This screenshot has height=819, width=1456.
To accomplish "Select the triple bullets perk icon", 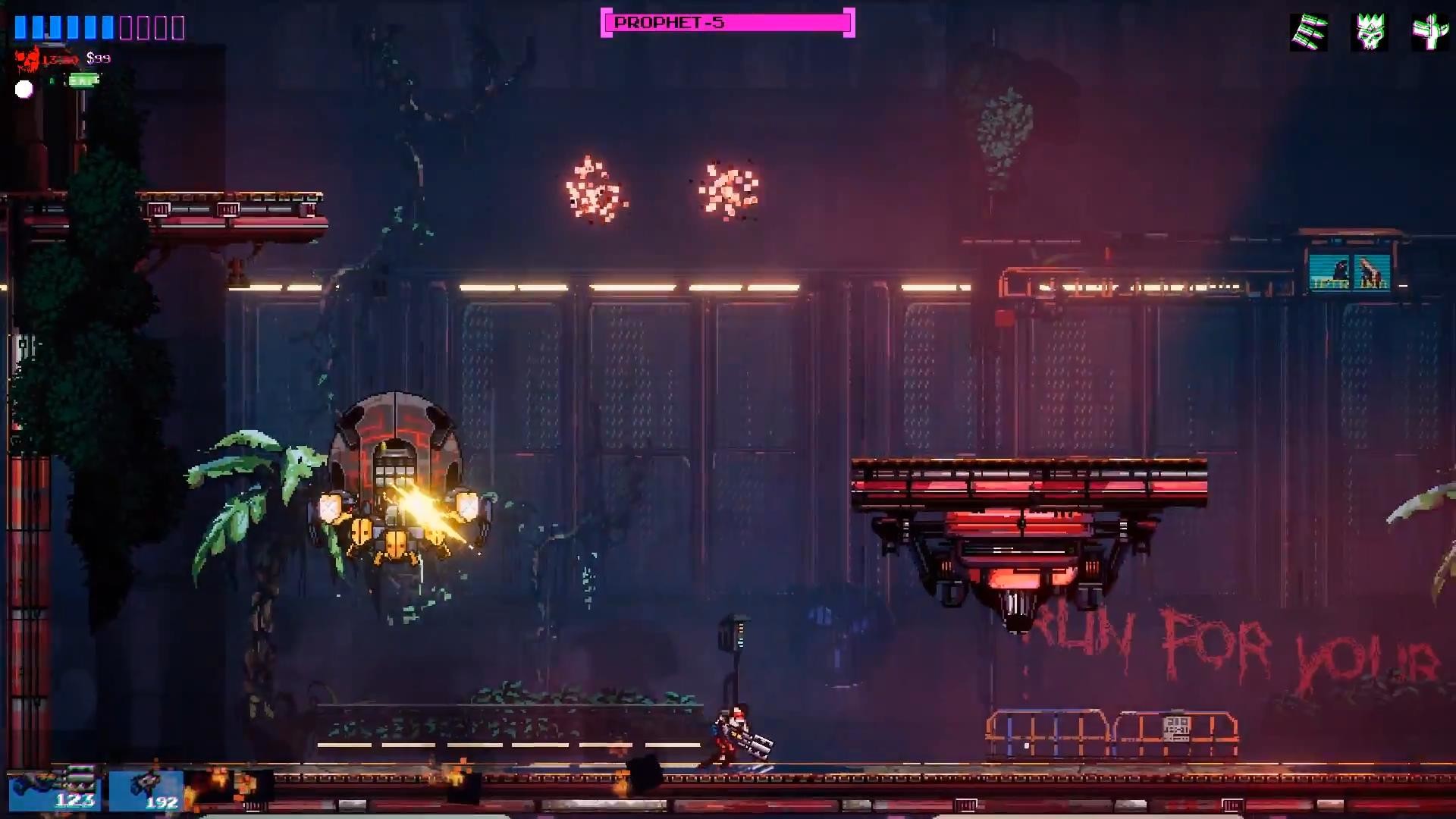I will (1309, 33).
